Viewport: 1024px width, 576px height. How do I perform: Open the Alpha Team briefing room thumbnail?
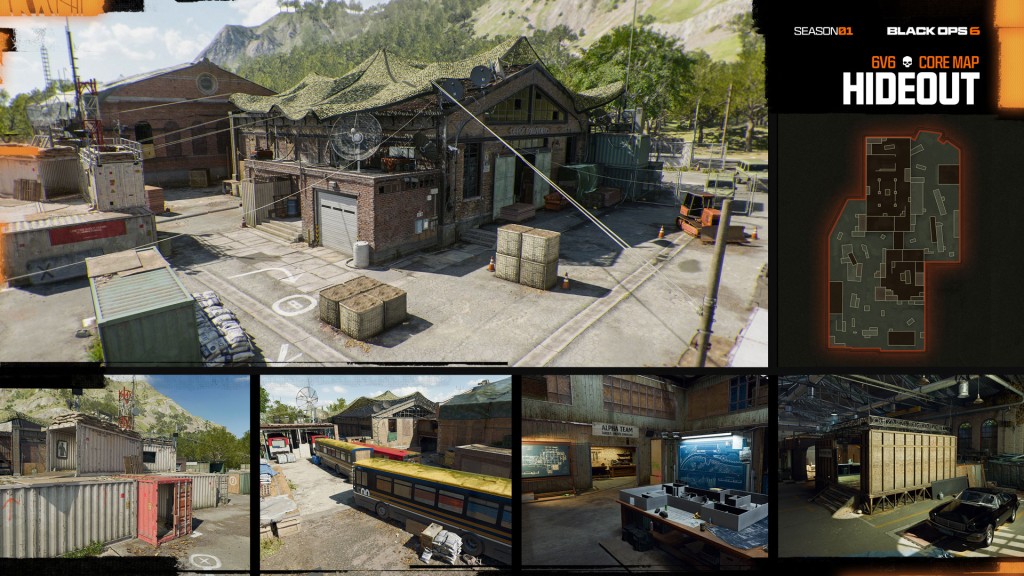tap(644, 465)
